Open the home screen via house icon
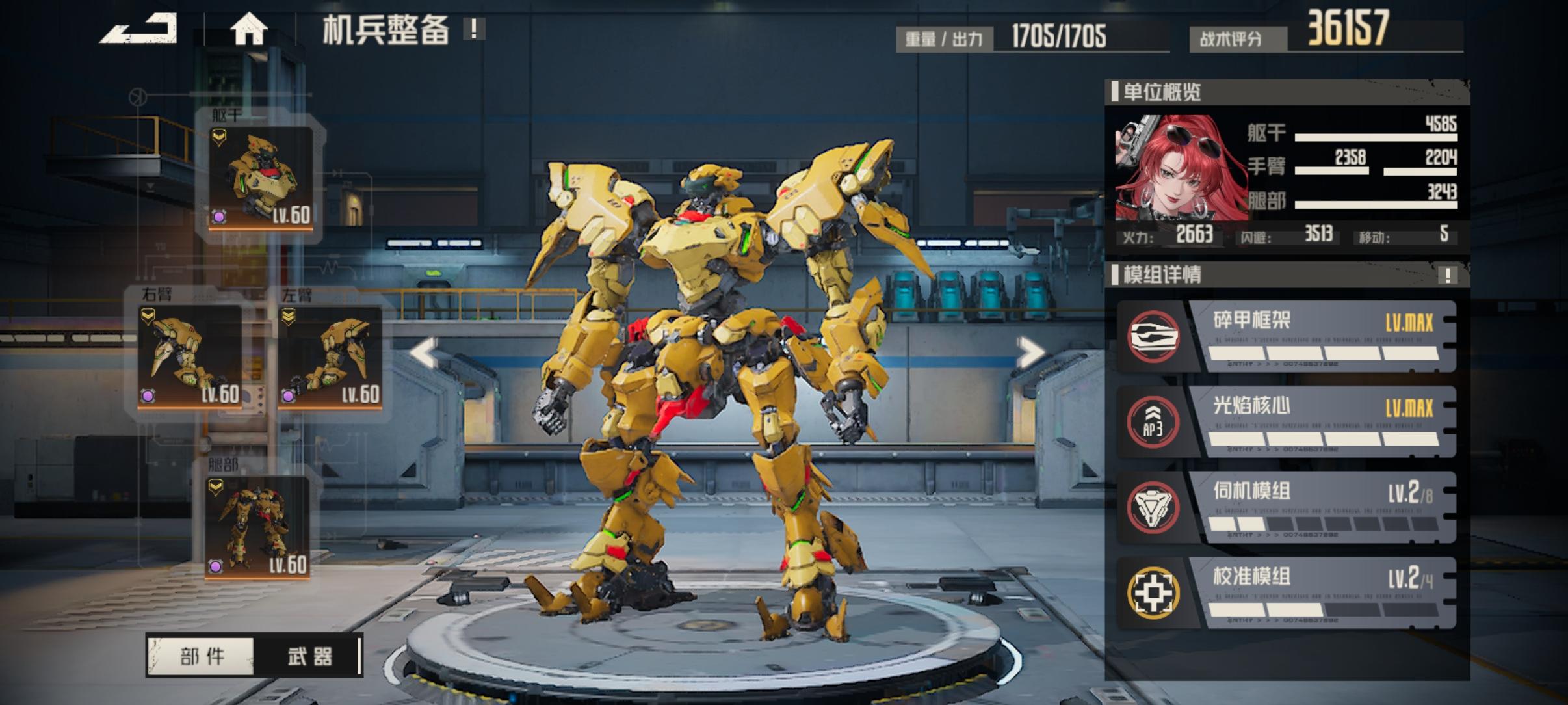This screenshot has width=1568, height=705. 248,29
